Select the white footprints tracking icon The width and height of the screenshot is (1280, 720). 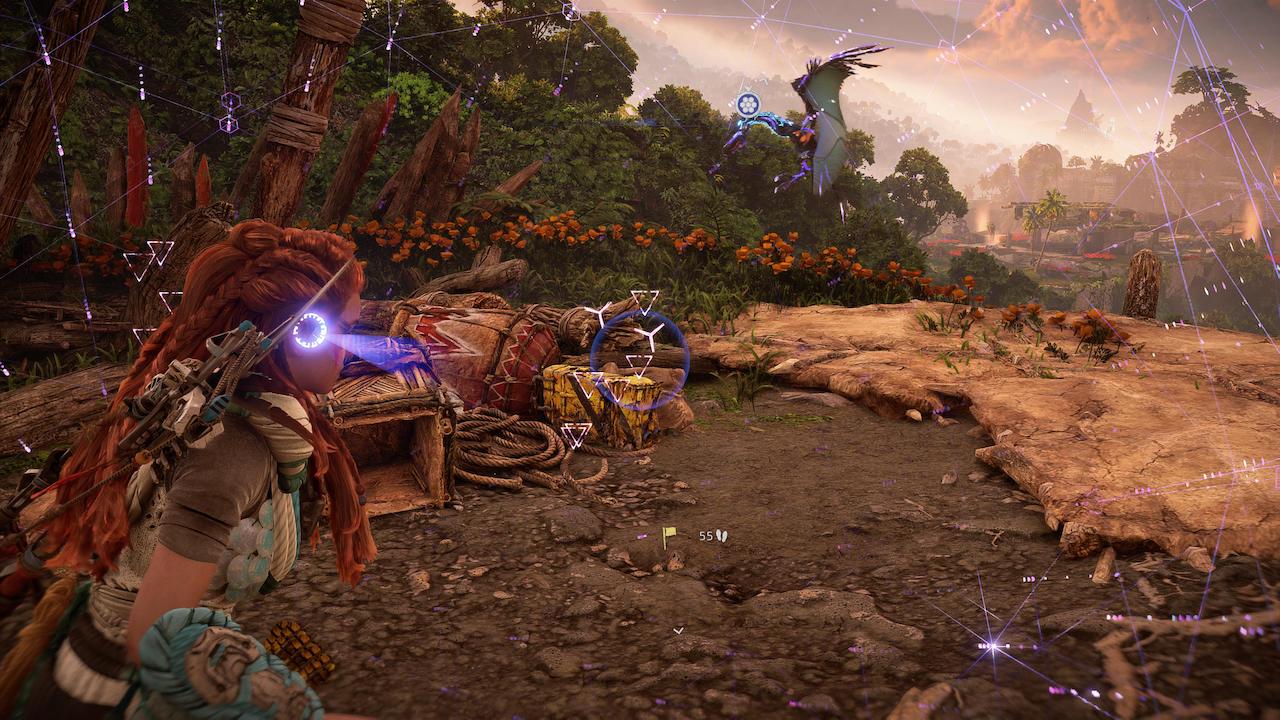tap(722, 536)
